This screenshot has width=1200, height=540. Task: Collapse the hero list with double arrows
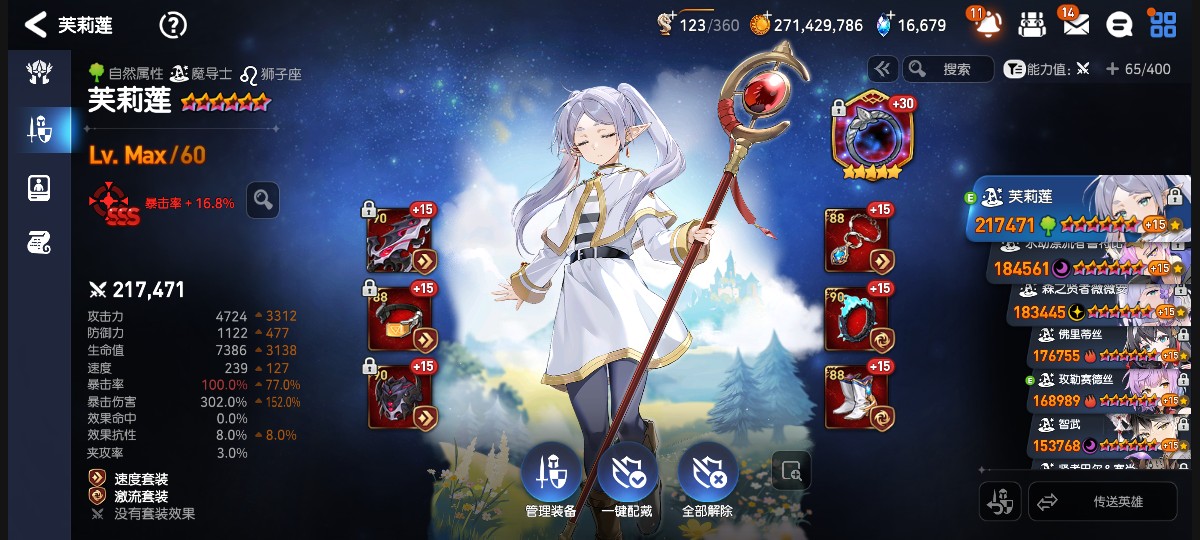pyautogui.click(x=882, y=69)
